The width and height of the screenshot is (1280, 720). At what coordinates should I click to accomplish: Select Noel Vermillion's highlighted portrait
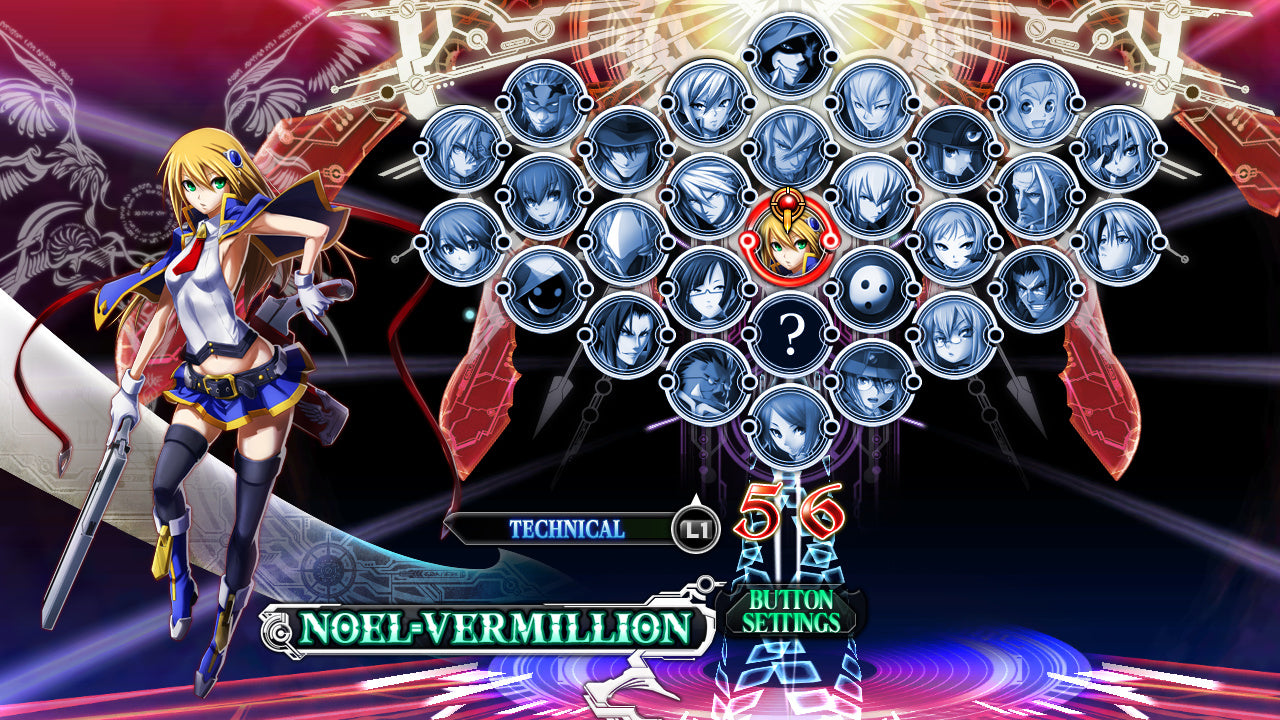[790, 245]
